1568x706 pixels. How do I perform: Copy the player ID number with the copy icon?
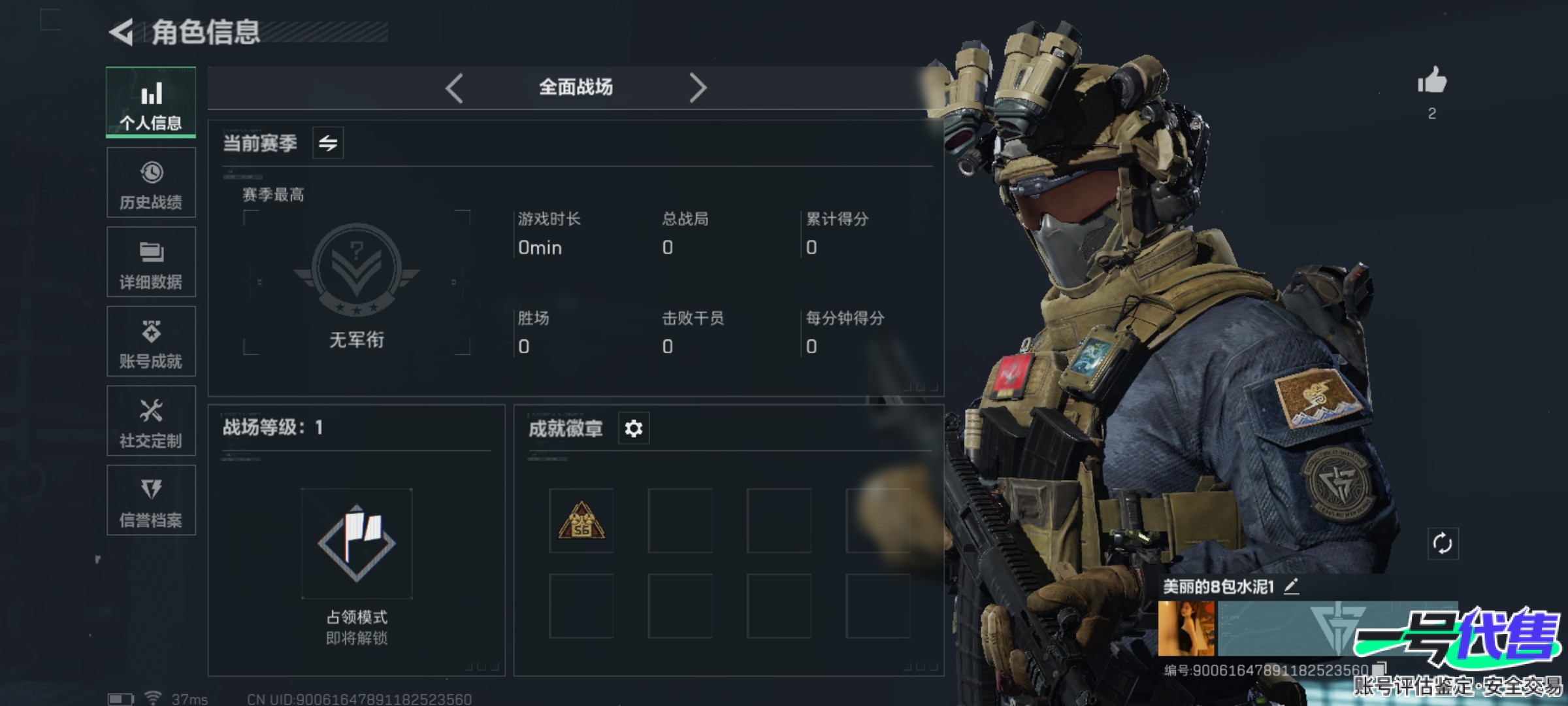point(1379,669)
